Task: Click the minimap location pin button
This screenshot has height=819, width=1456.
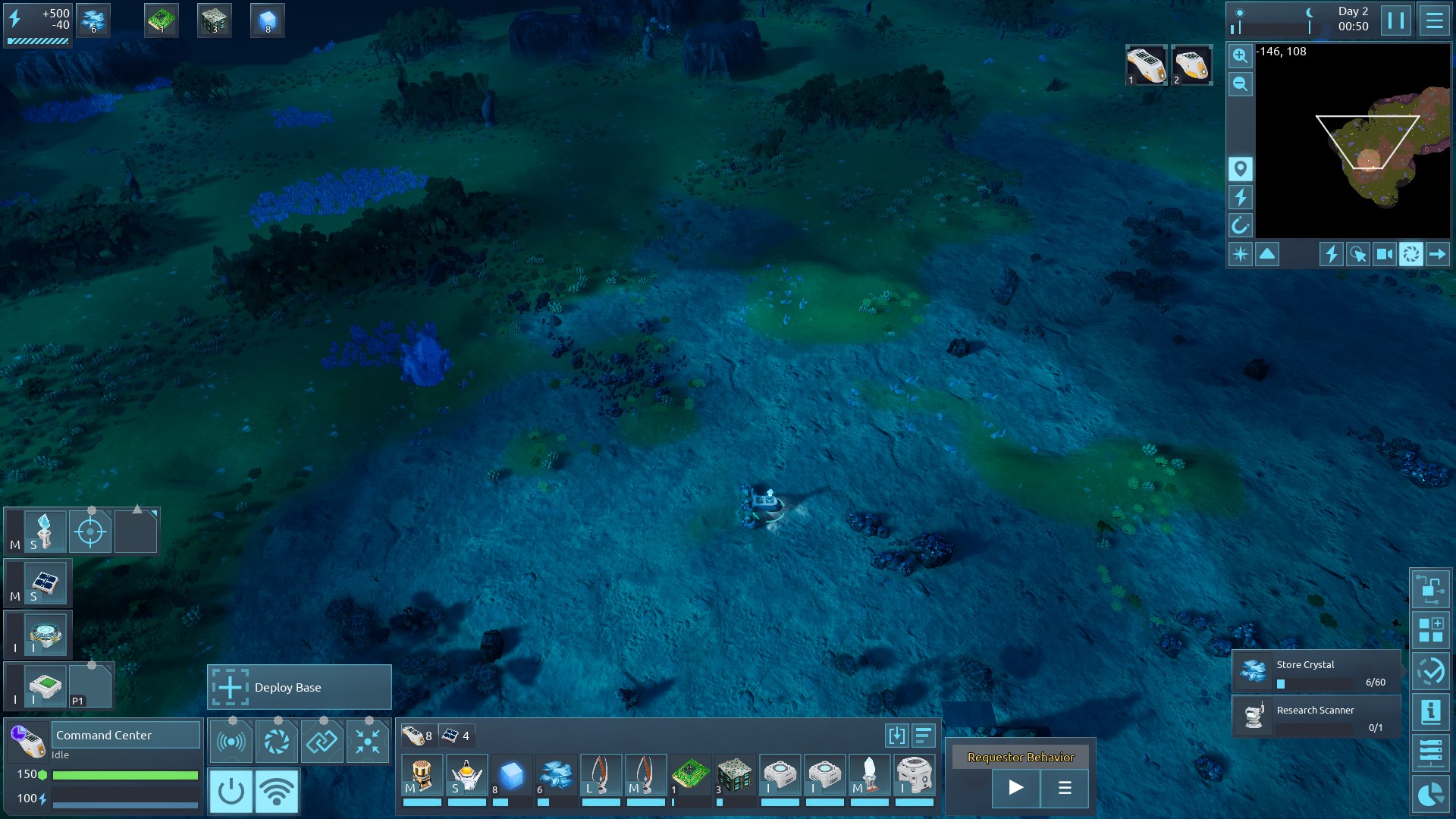Action: pyautogui.click(x=1241, y=168)
